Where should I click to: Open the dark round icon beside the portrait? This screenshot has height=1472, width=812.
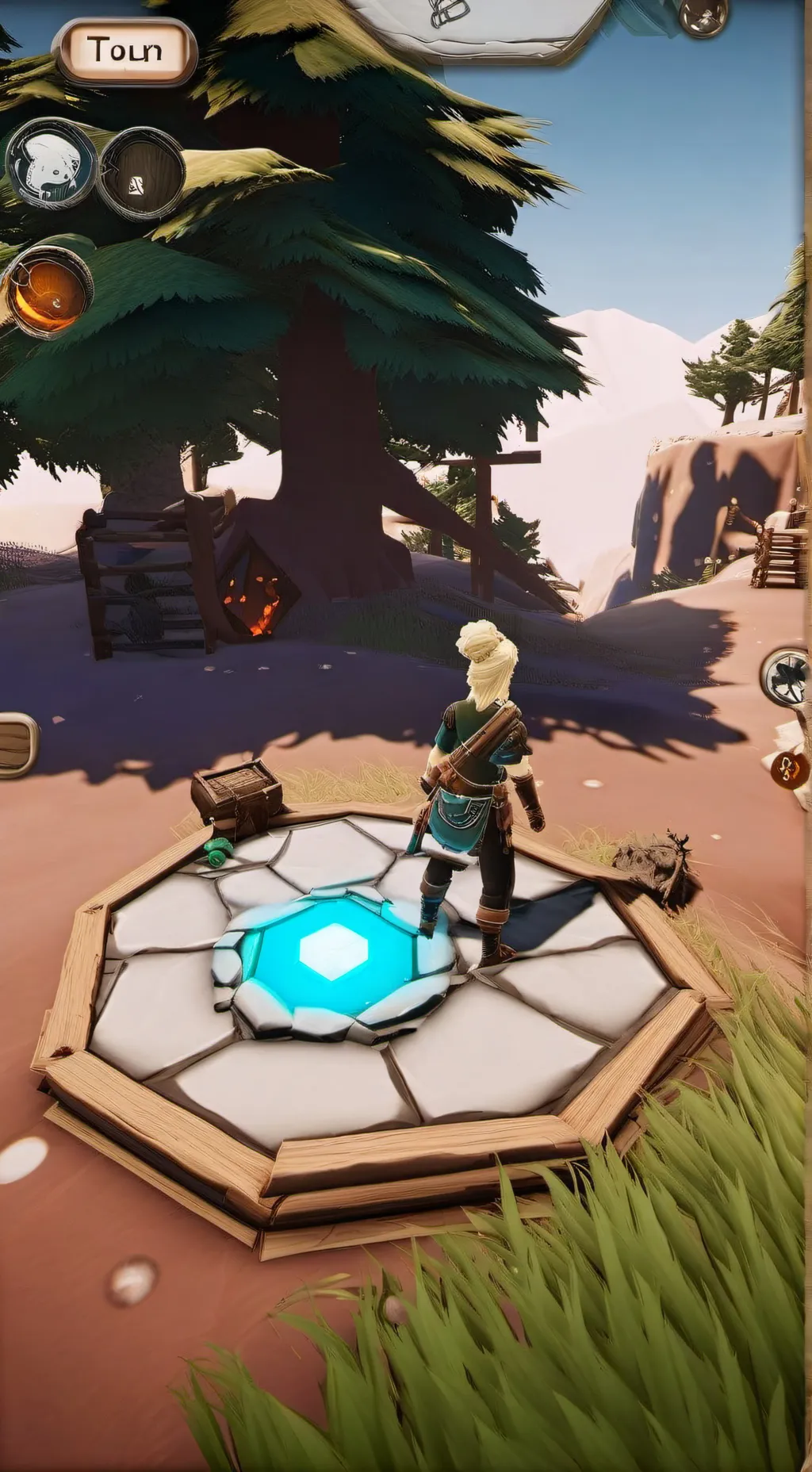140,173
